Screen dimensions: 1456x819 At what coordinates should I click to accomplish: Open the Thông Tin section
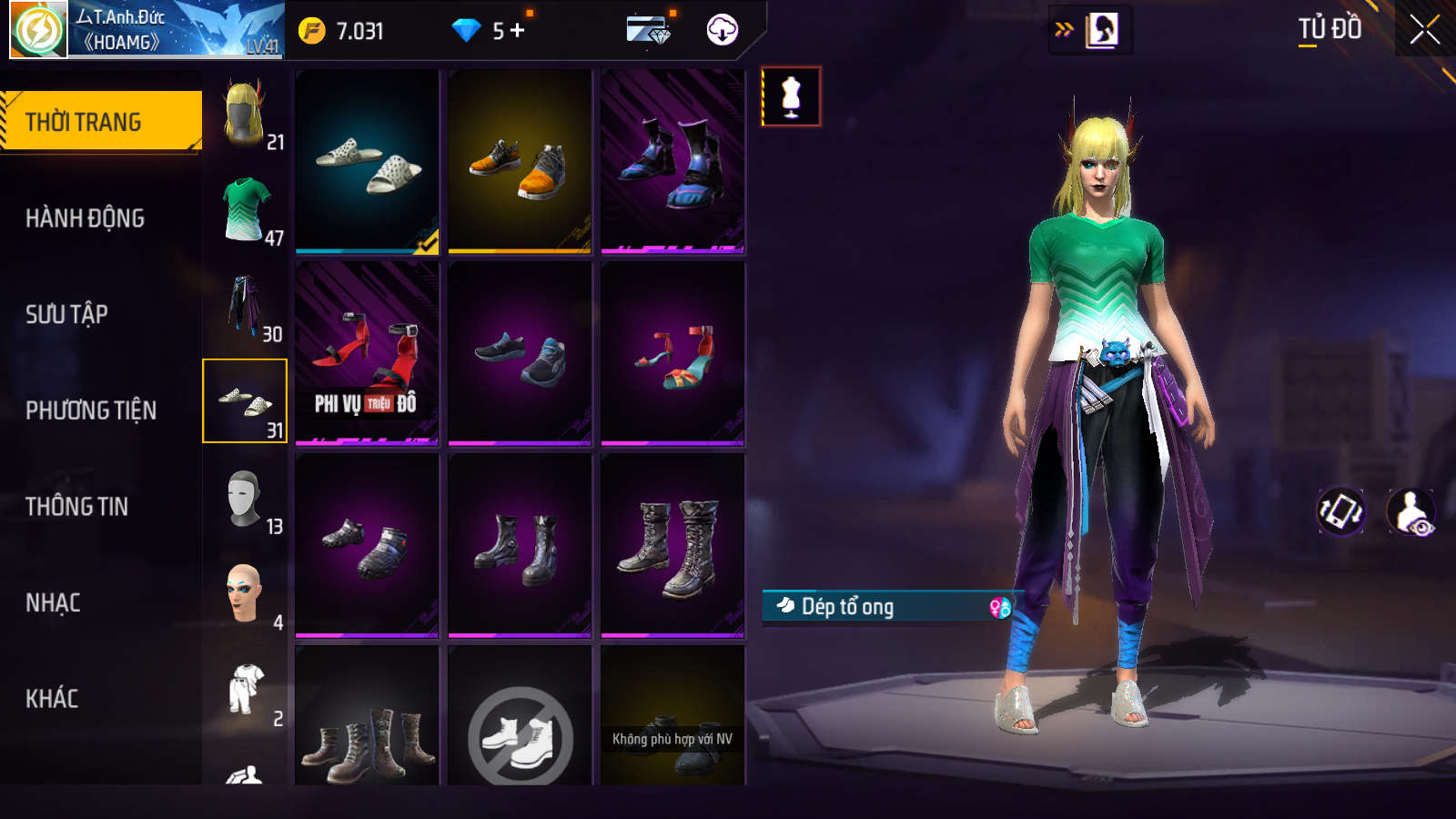pos(76,507)
